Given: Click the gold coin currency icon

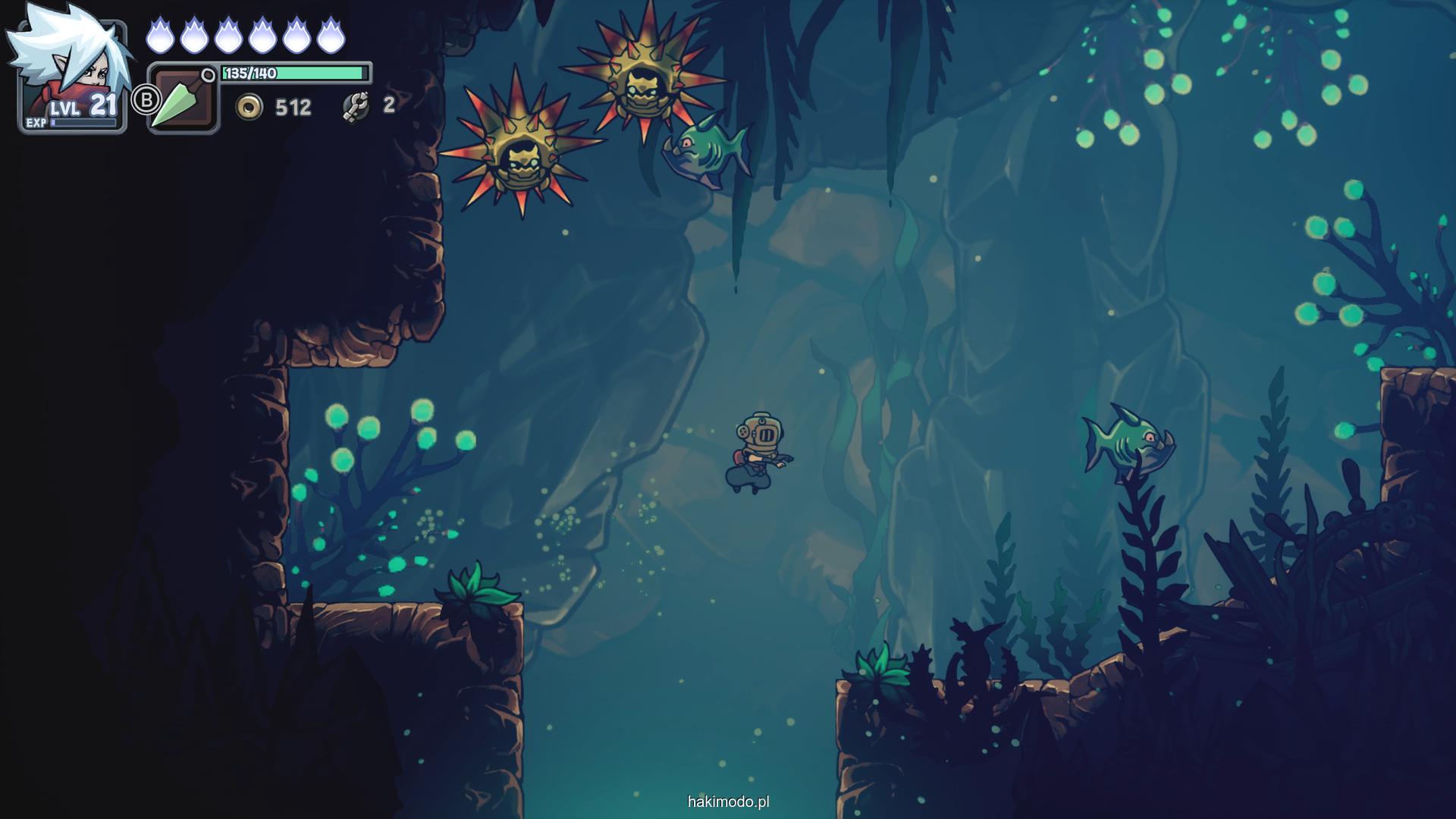Looking at the screenshot, I should pyautogui.click(x=249, y=107).
